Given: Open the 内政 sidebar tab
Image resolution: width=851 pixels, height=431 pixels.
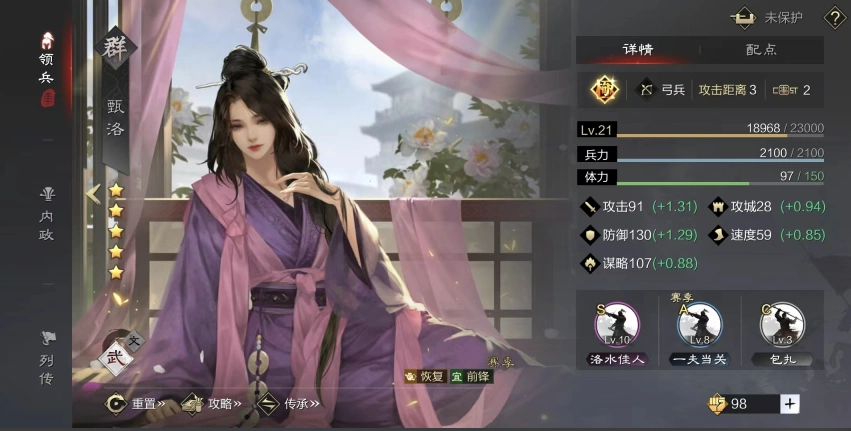Looking at the screenshot, I should pos(46,212).
